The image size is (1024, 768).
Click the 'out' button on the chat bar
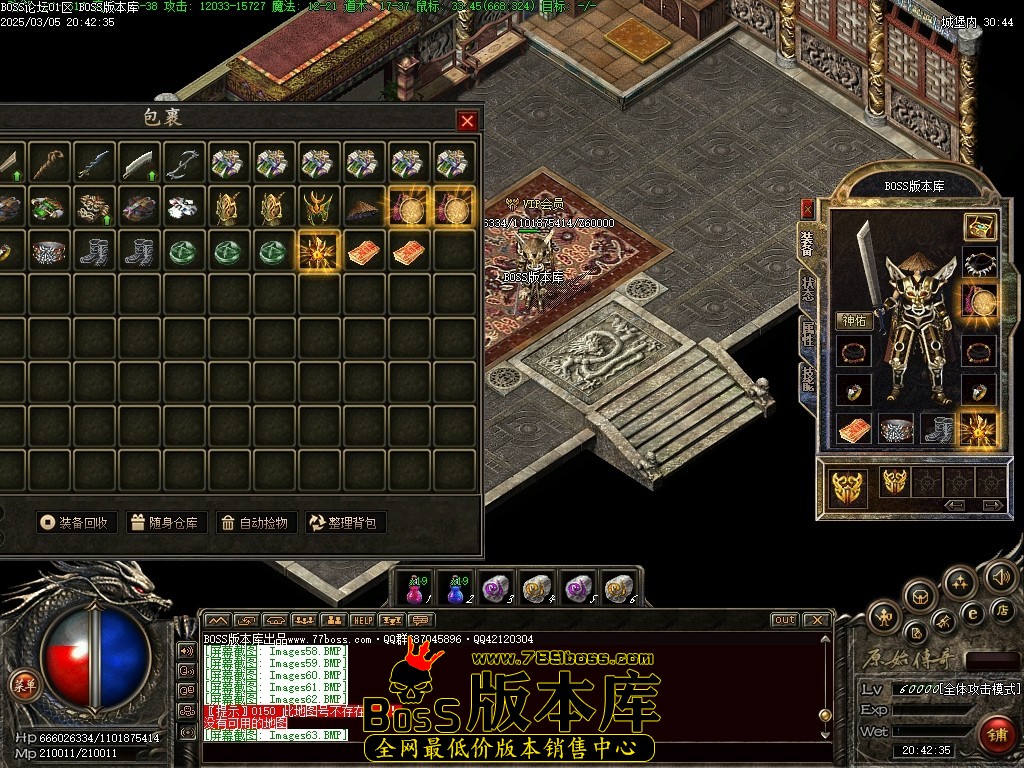click(784, 620)
